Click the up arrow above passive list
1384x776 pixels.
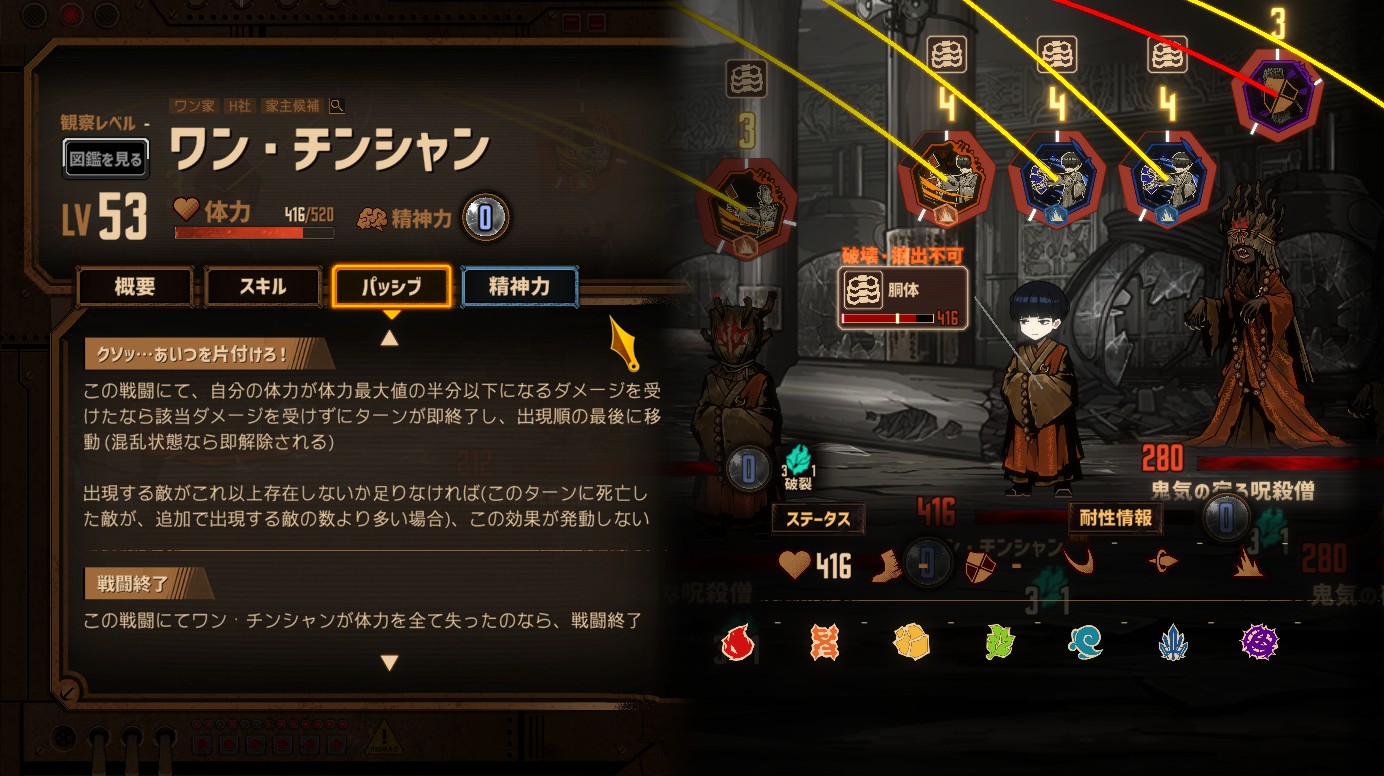tap(390, 338)
